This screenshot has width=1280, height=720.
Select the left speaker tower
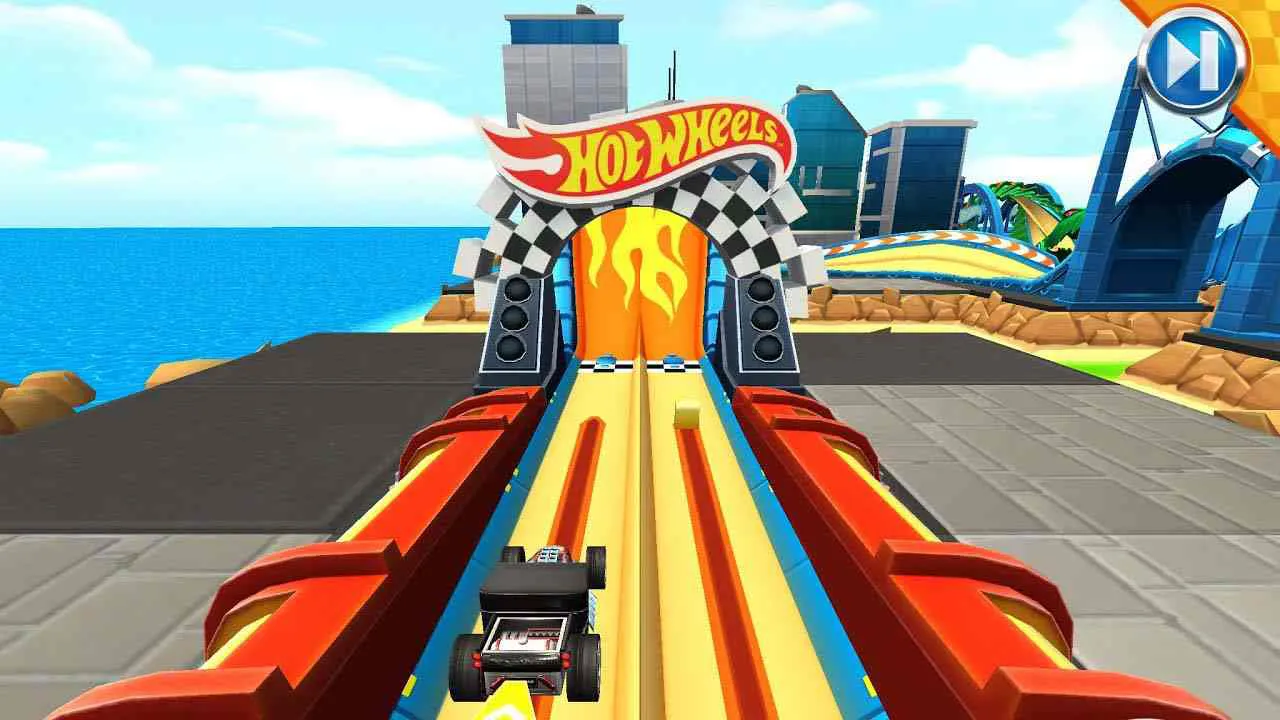coord(517,325)
